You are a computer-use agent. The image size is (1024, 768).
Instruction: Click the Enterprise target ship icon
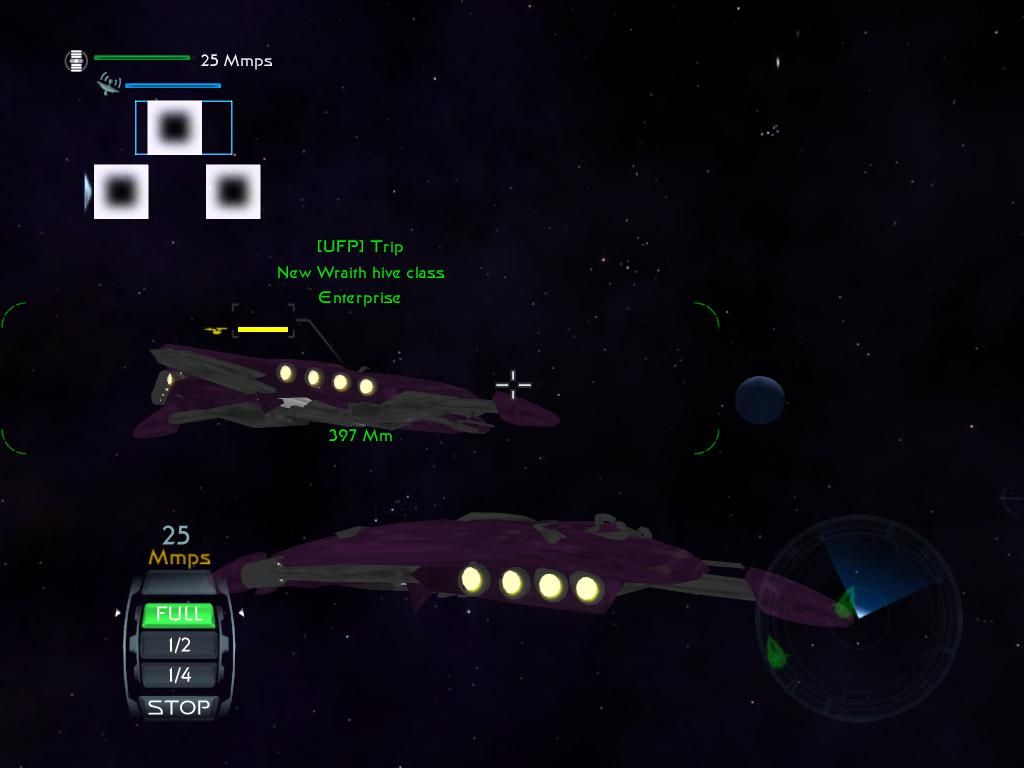click(x=215, y=330)
